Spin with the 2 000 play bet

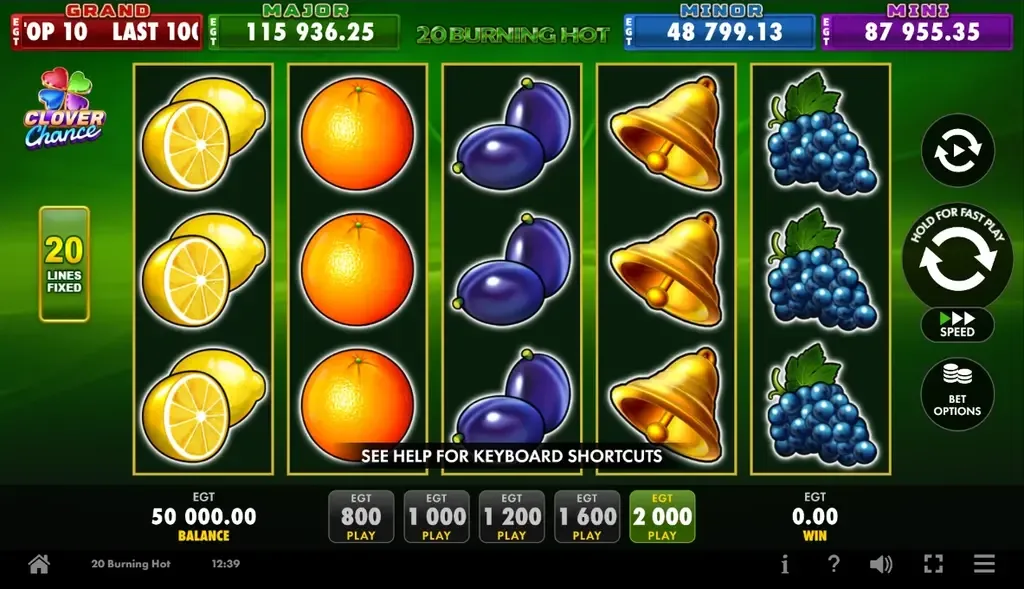[x=662, y=517]
